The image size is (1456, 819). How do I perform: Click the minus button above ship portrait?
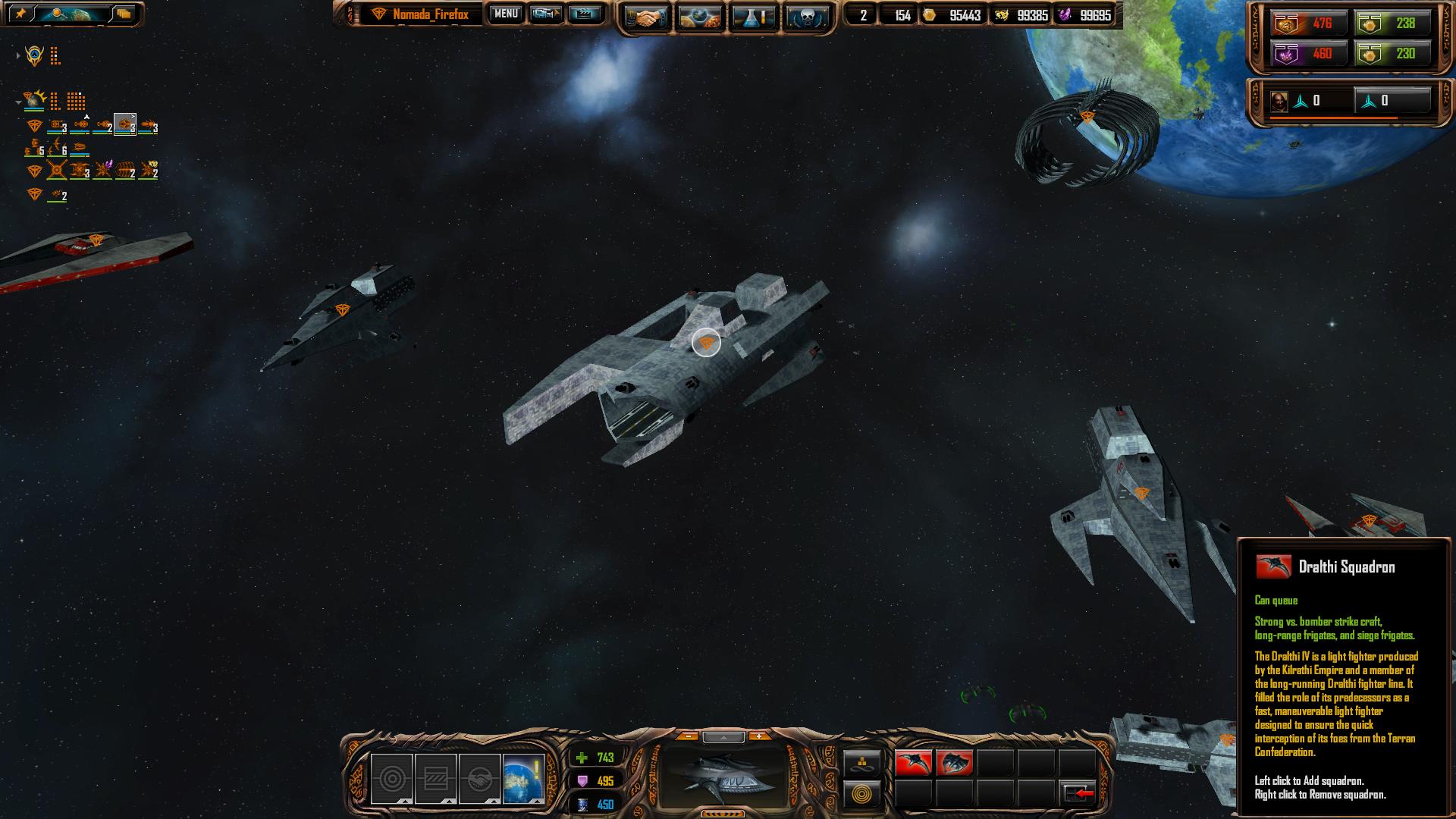click(688, 736)
